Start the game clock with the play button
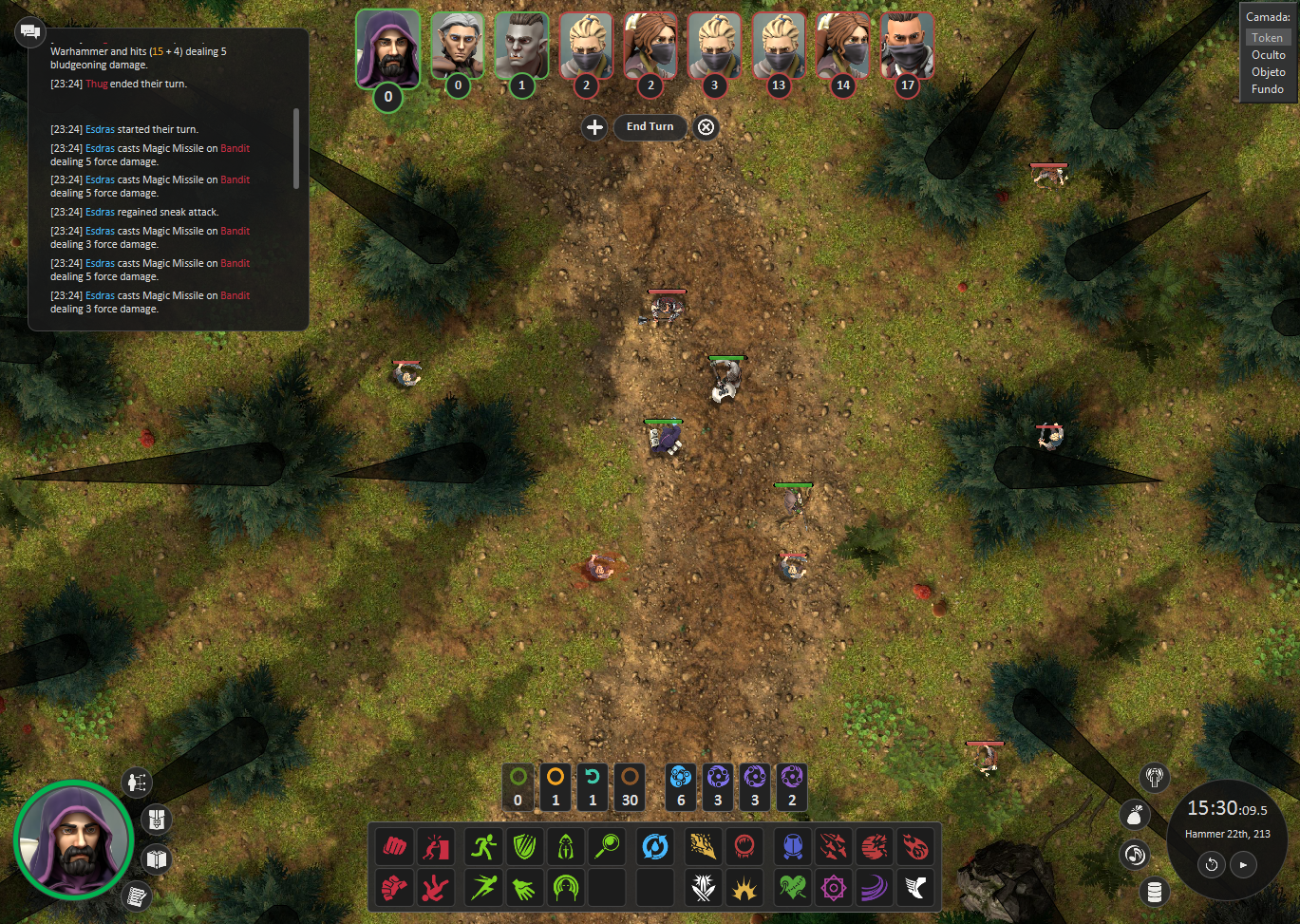Image resolution: width=1300 pixels, height=924 pixels. 1243,864
